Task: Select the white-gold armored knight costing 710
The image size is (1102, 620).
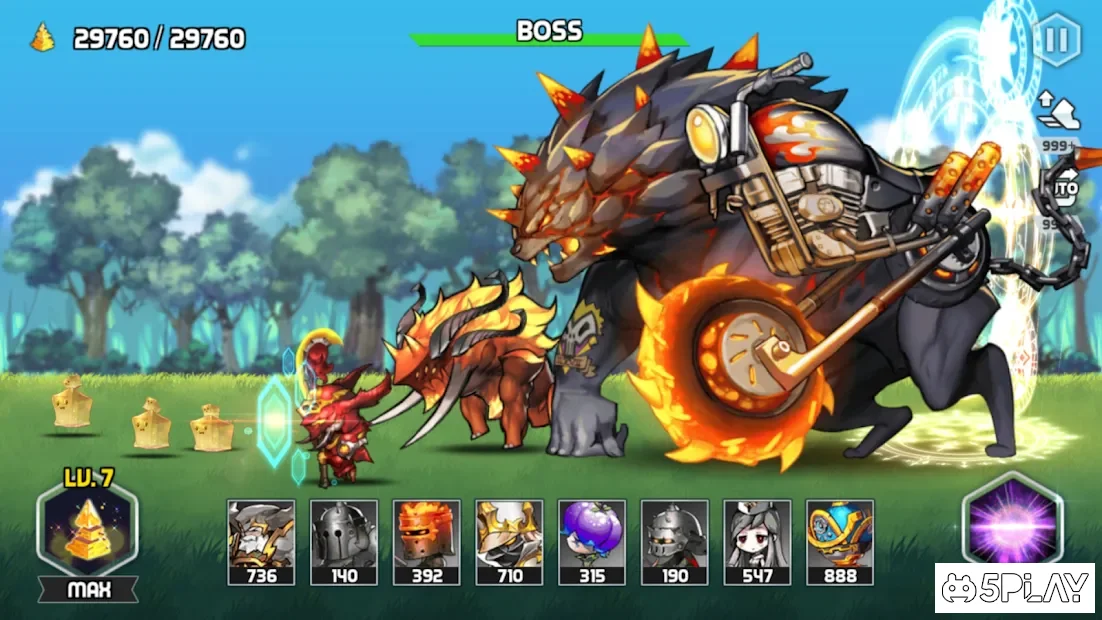Action: (509, 541)
